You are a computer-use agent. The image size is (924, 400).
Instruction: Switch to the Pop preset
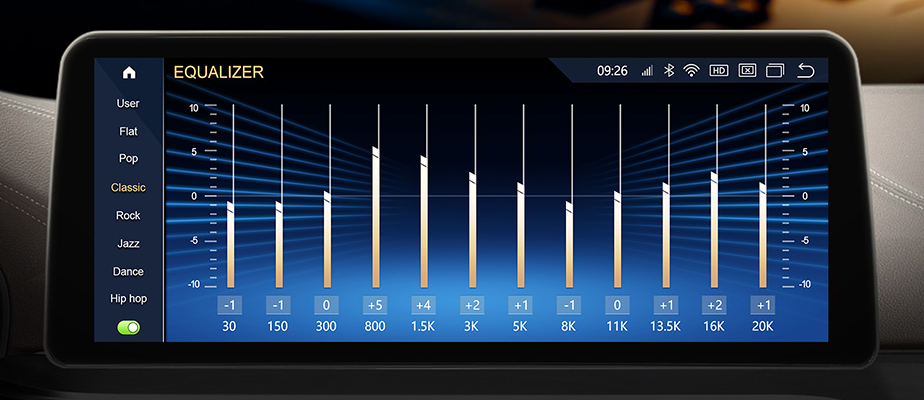[128, 158]
